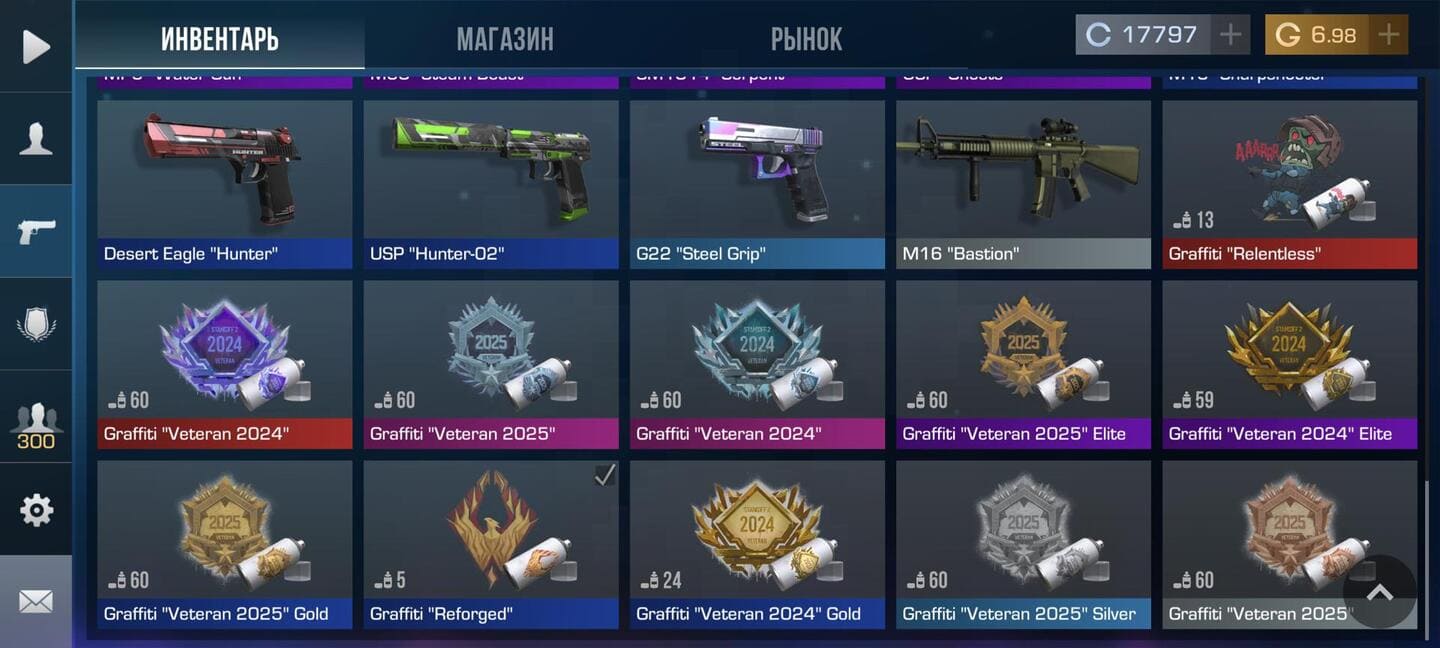Pick the M16 "Bastion" rifle
Screen dimensions: 1440x648
click(1023, 184)
